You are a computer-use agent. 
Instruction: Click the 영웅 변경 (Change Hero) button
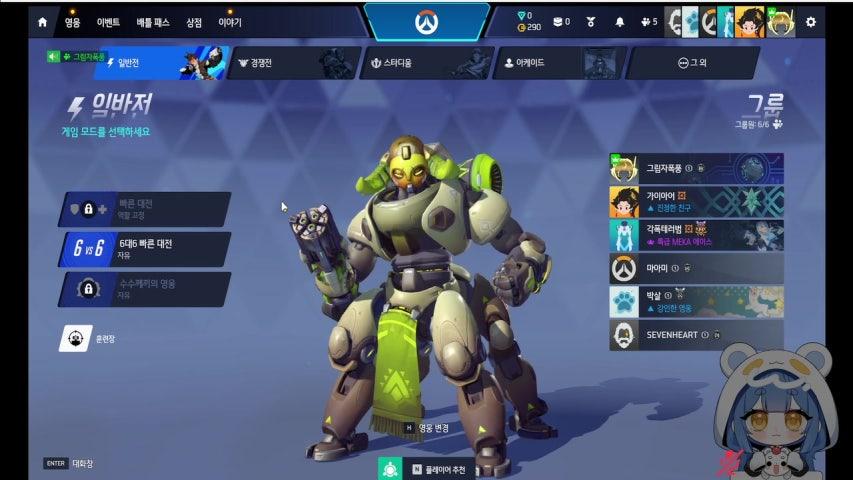coord(426,427)
